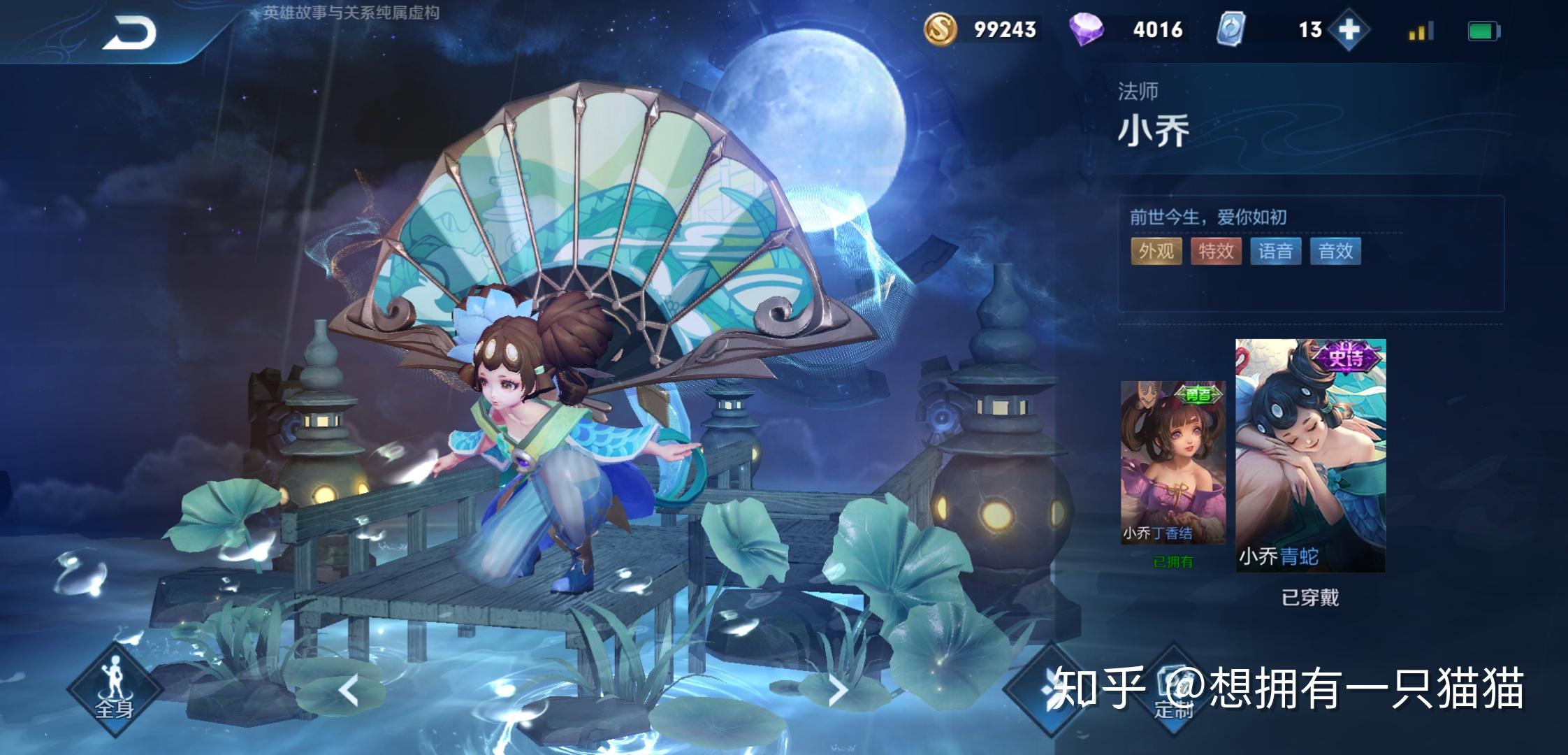
Task: Switch to the 语音 voice tab
Action: (1278, 250)
